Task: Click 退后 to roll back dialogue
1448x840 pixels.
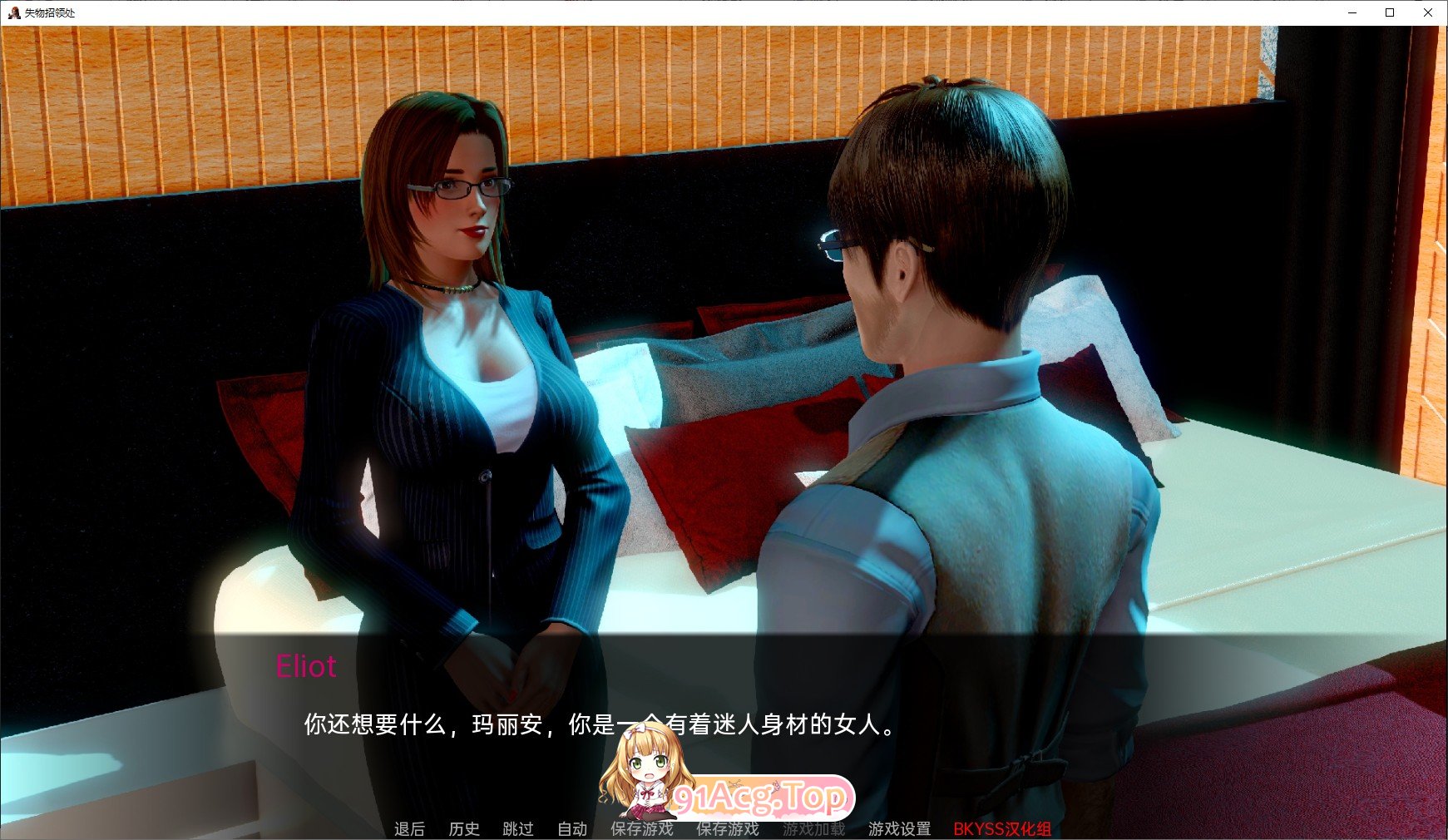Action: (x=408, y=829)
